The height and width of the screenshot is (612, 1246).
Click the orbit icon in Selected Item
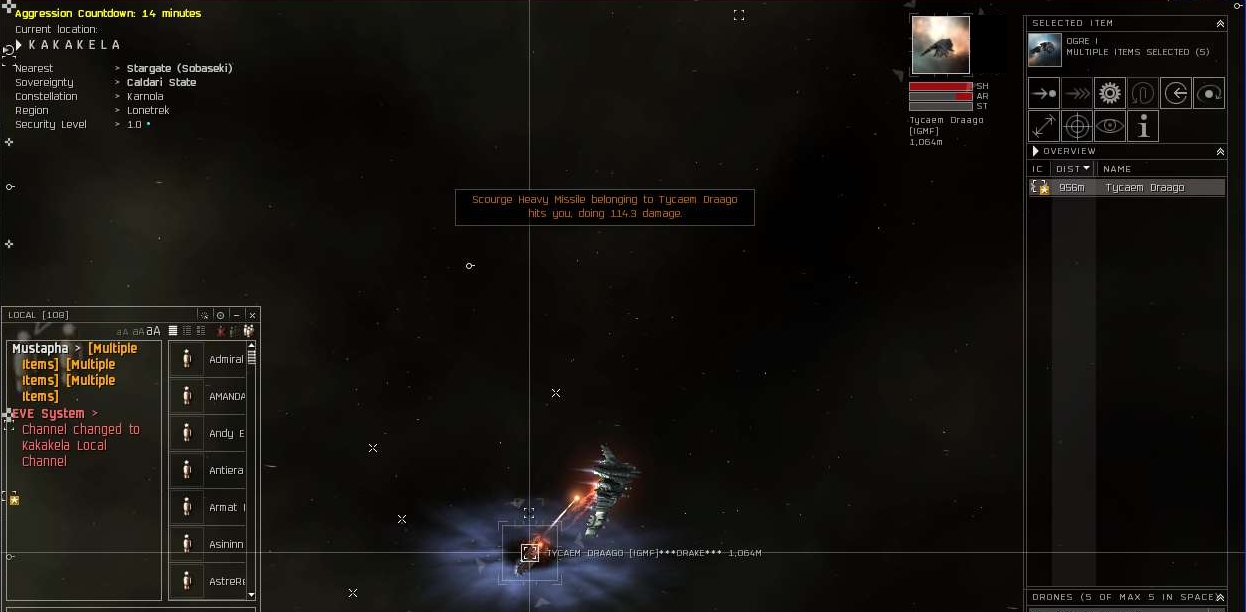click(1209, 93)
